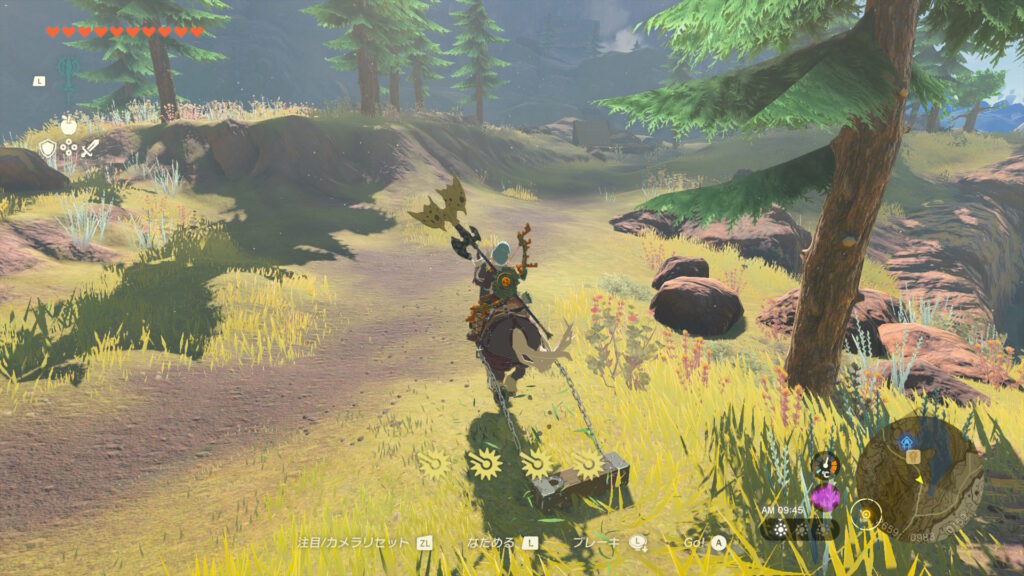The width and height of the screenshot is (1024, 576).
Task: Open the apple material icon
Action: tap(69, 125)
